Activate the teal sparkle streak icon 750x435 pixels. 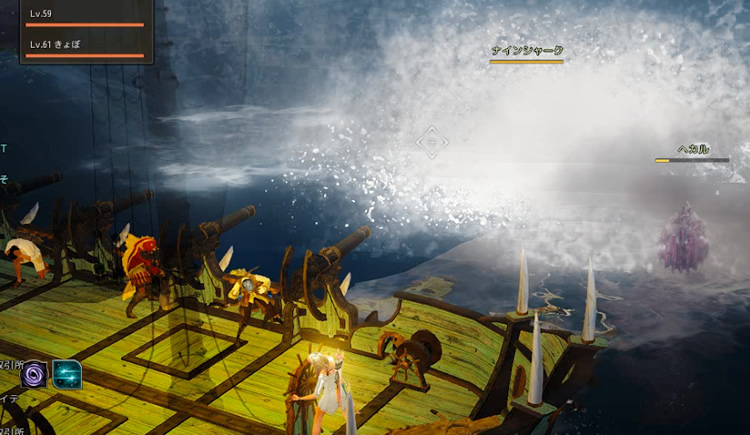click(x=67, y=374)
